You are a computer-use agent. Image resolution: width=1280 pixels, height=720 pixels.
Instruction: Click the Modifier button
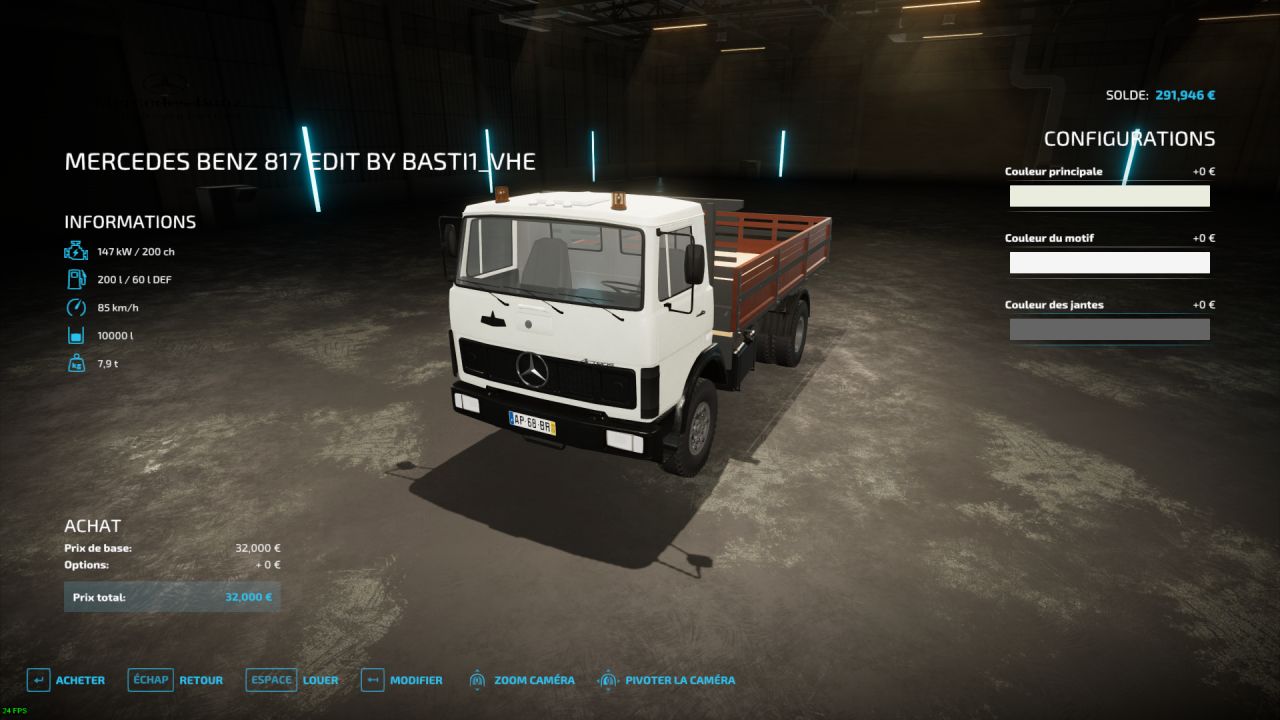pos(402,680)
